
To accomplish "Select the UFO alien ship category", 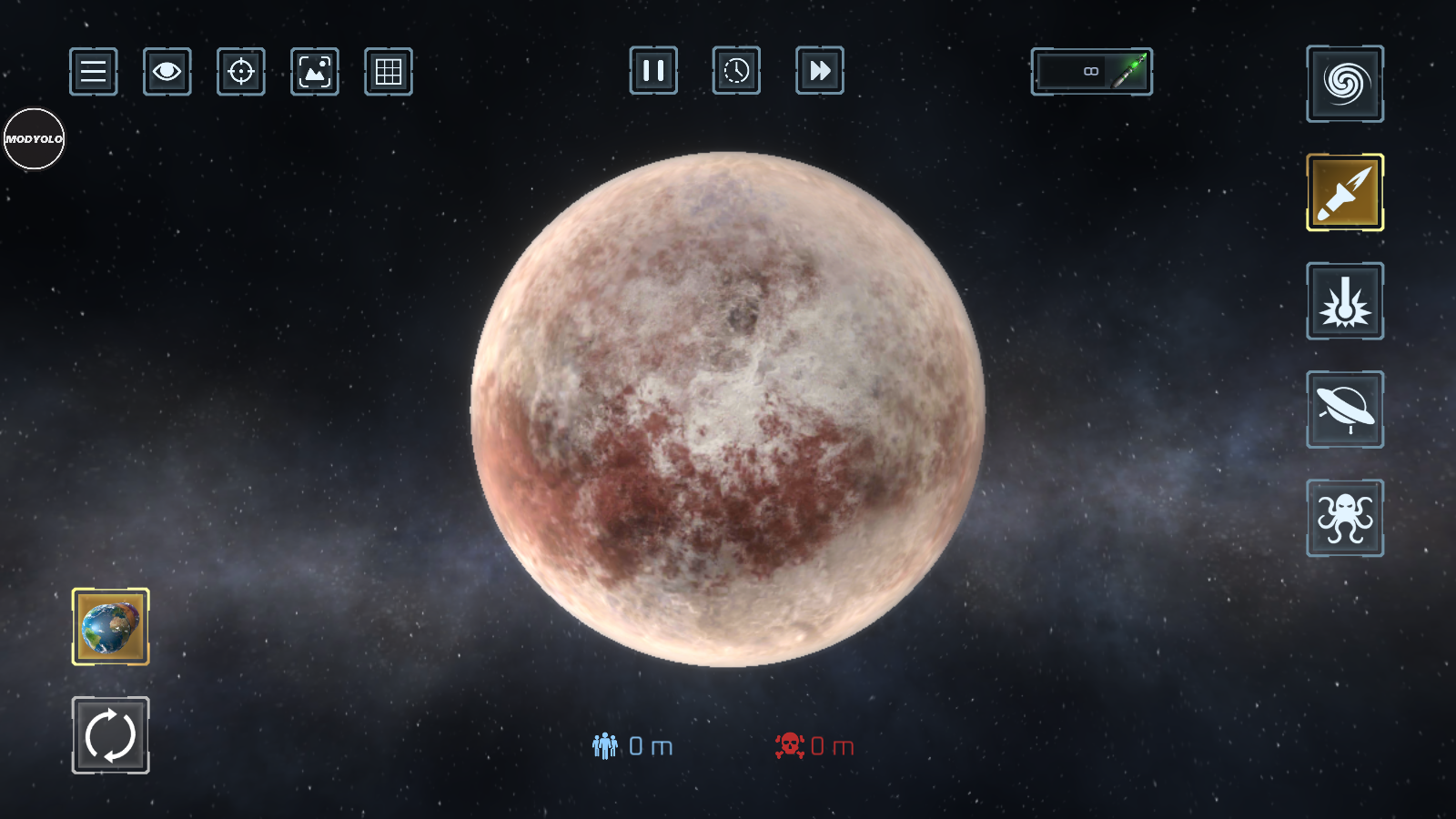I will click(x=1345, y=409).
